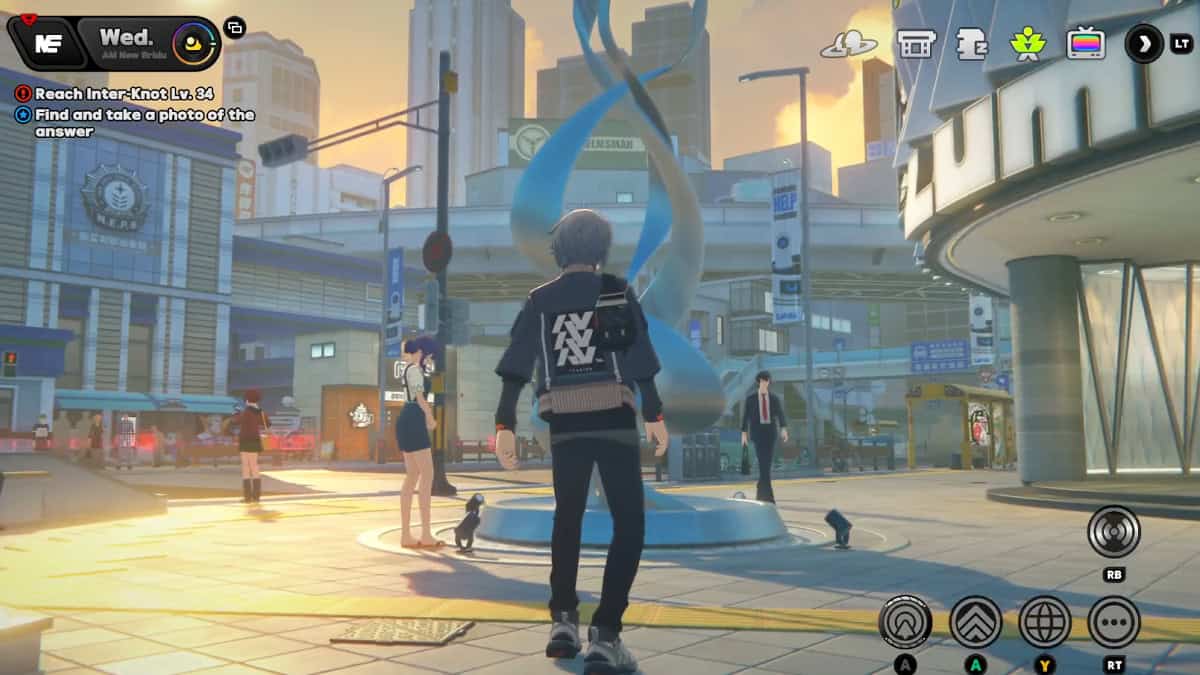
Task: Open the rainbow television icon
Action: (x=1085, y=44)
